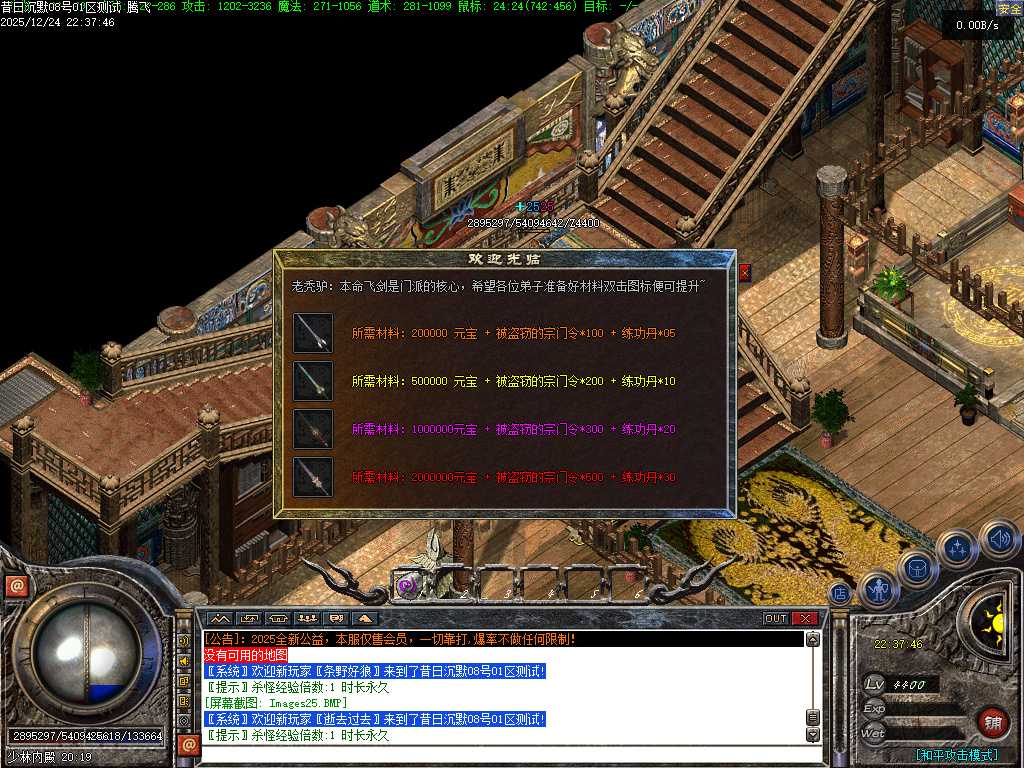Screen dimensions: 1024x768
Task: Open the group members icon button above the chat
Action: [x=307, y=618]
